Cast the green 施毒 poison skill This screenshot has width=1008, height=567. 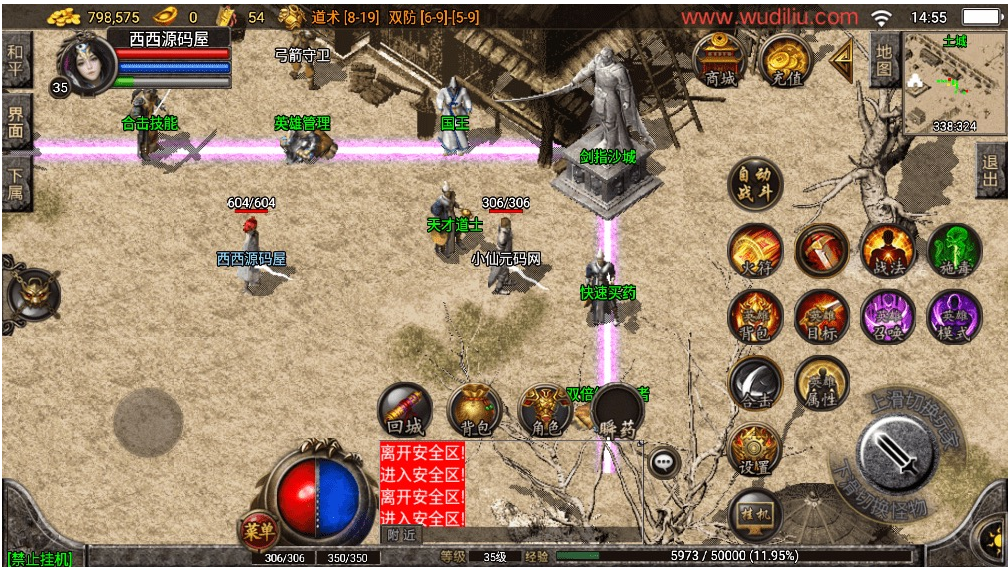coord(954,251)
